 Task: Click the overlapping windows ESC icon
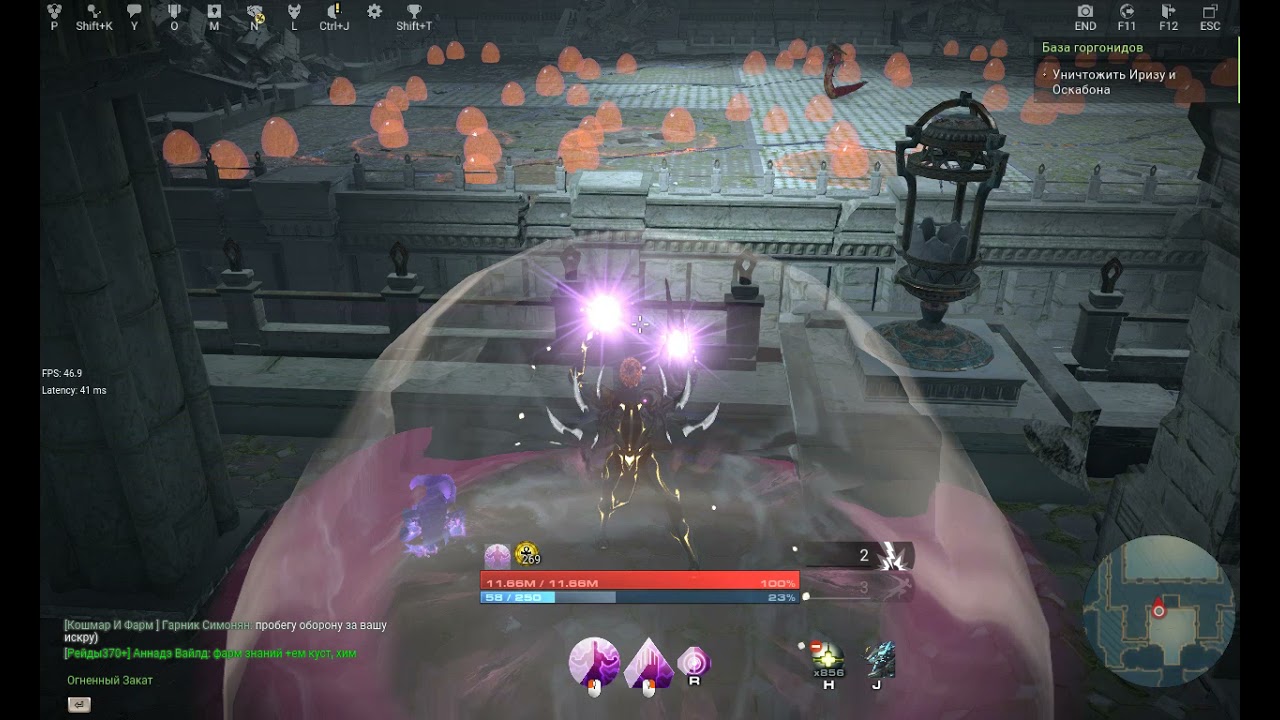coord(1210,12)
